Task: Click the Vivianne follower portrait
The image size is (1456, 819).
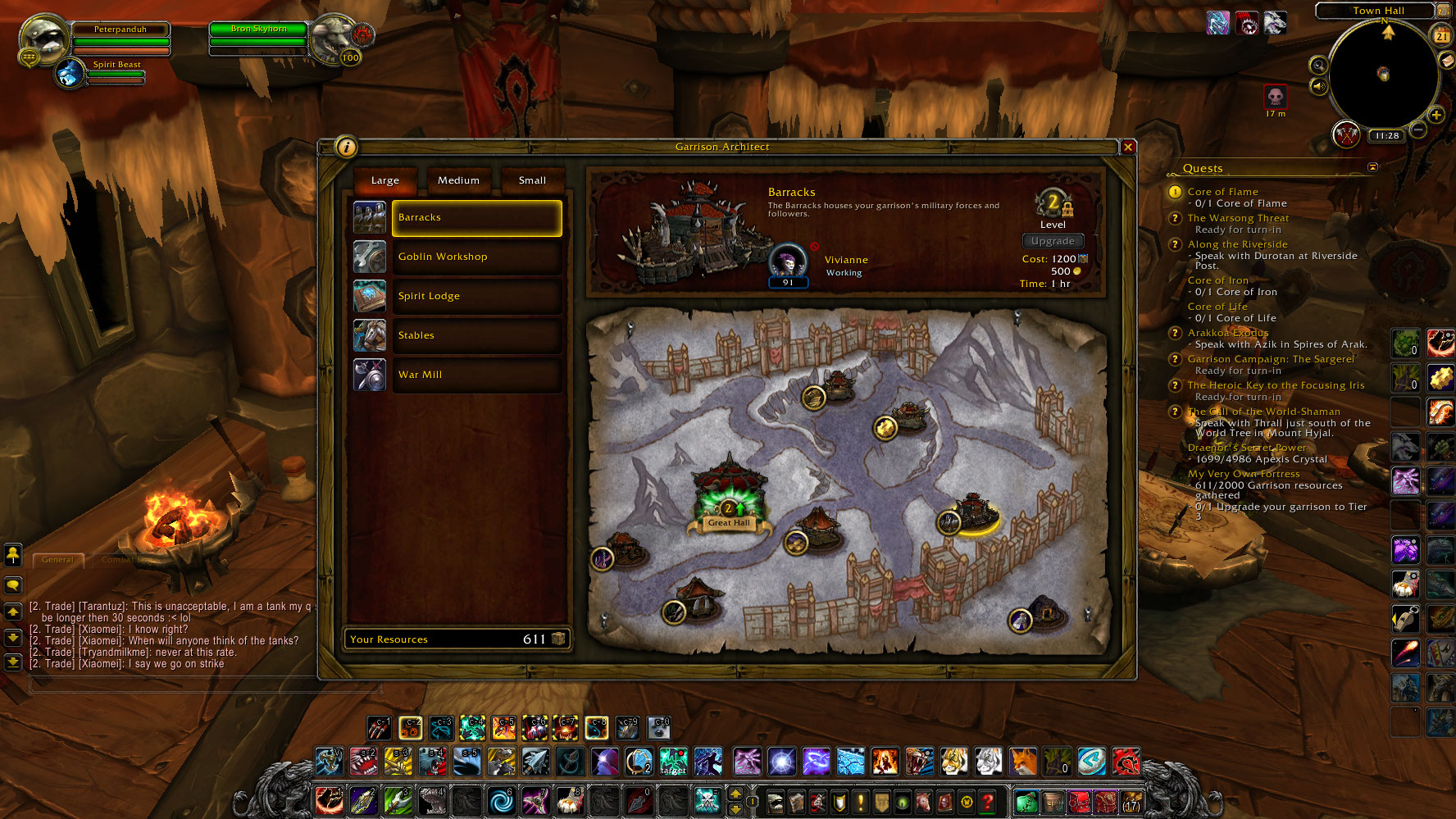Action: (x=788, y=262)
